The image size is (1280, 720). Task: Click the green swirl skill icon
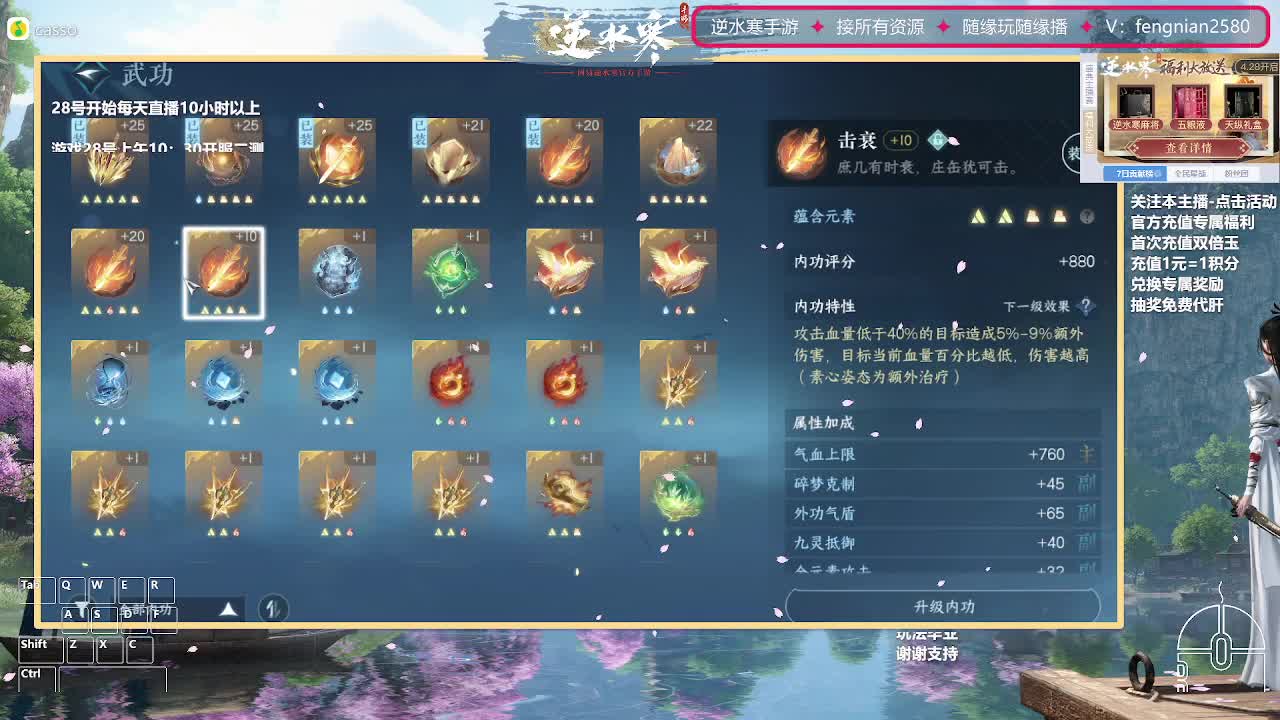click(x=449, y=271)
